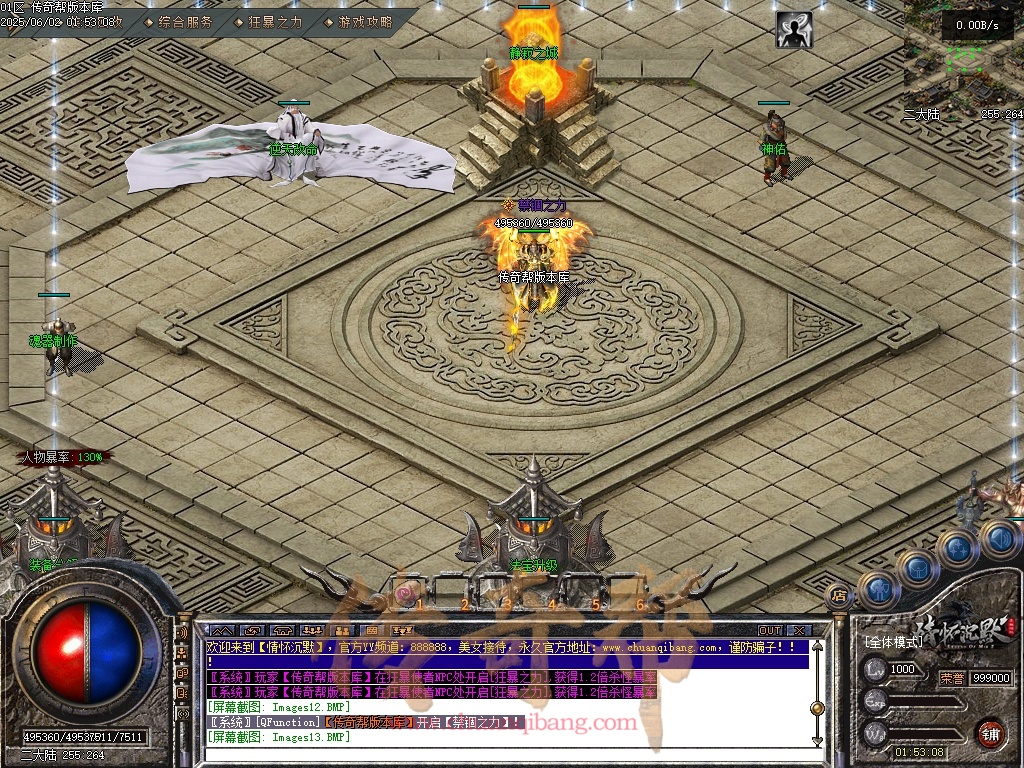1024x768 pixels.
Task: Click the OUT button on chat panel
Action: [x=770, y=631]
